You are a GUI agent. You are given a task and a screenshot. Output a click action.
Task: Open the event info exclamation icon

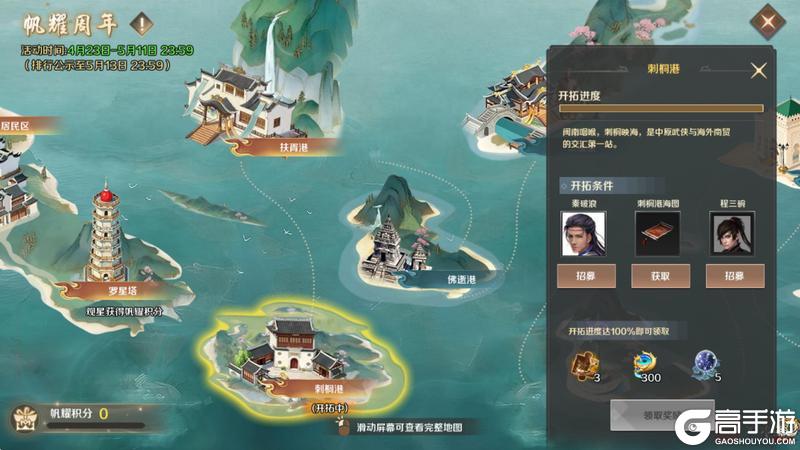pos(142,22)
